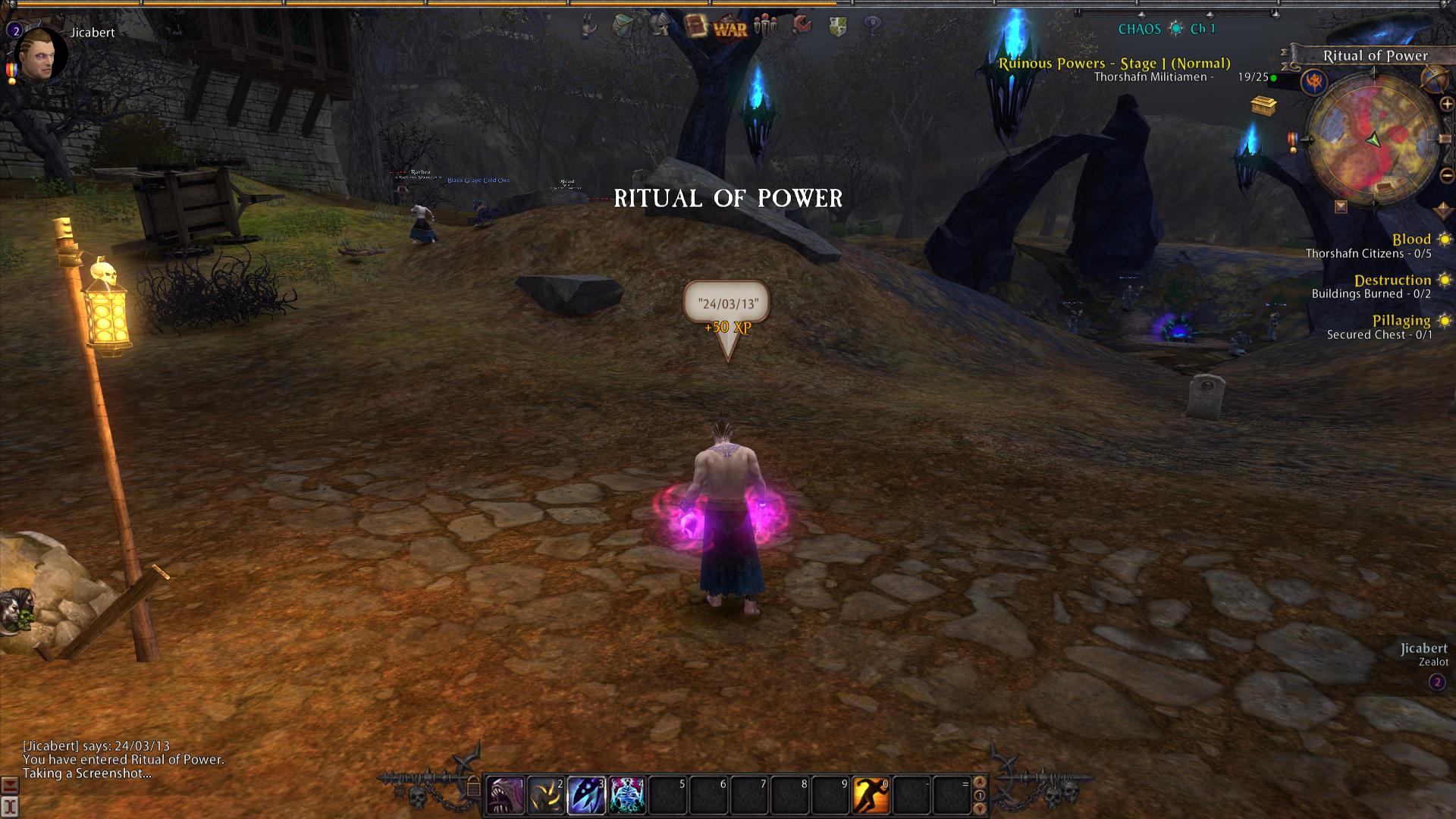The image size is (1456, 819).
Task: Zoom out the minimap with the minus button
Action: pos(1446,176)
